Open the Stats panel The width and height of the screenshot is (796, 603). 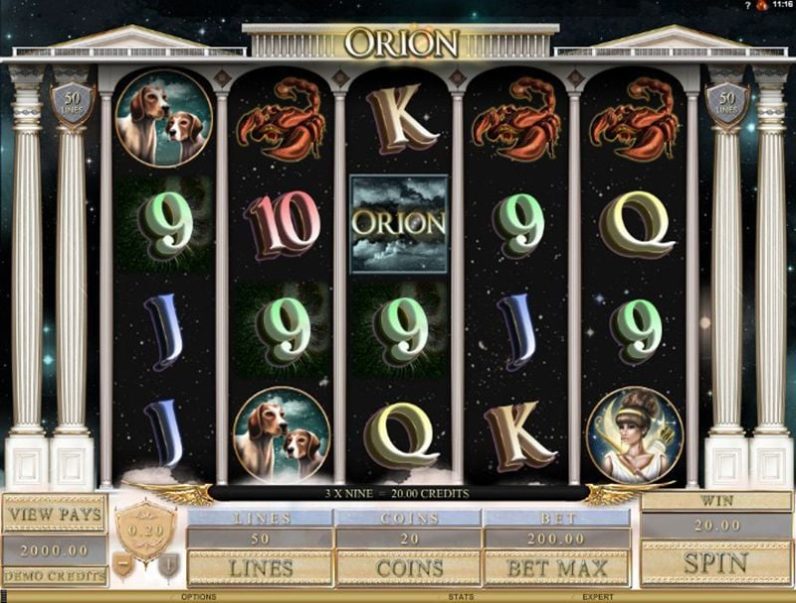461,597
